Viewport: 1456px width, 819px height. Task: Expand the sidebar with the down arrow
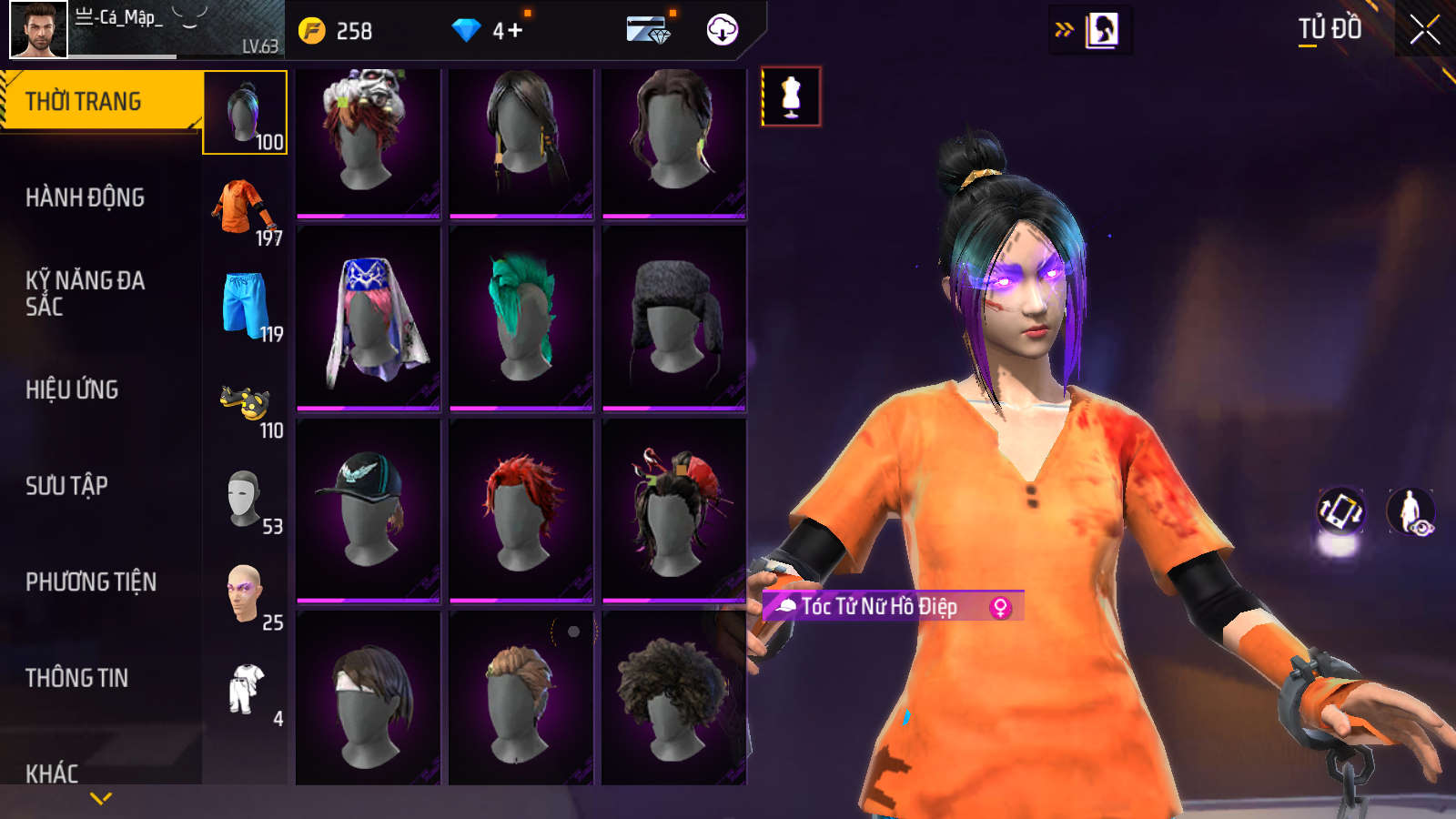(x=101, y=798)
